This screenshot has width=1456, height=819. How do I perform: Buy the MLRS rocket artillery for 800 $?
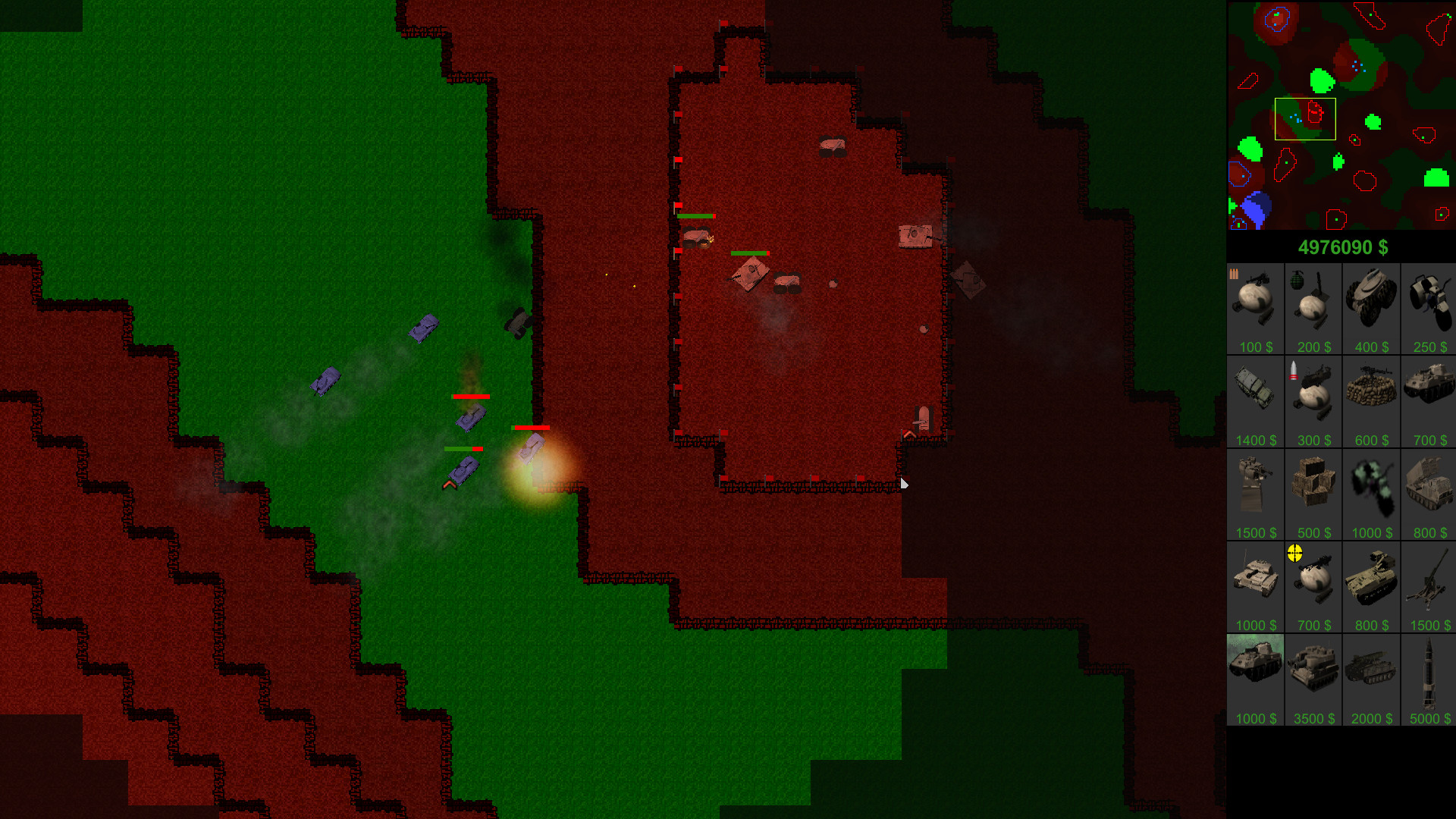point(1428,489)
